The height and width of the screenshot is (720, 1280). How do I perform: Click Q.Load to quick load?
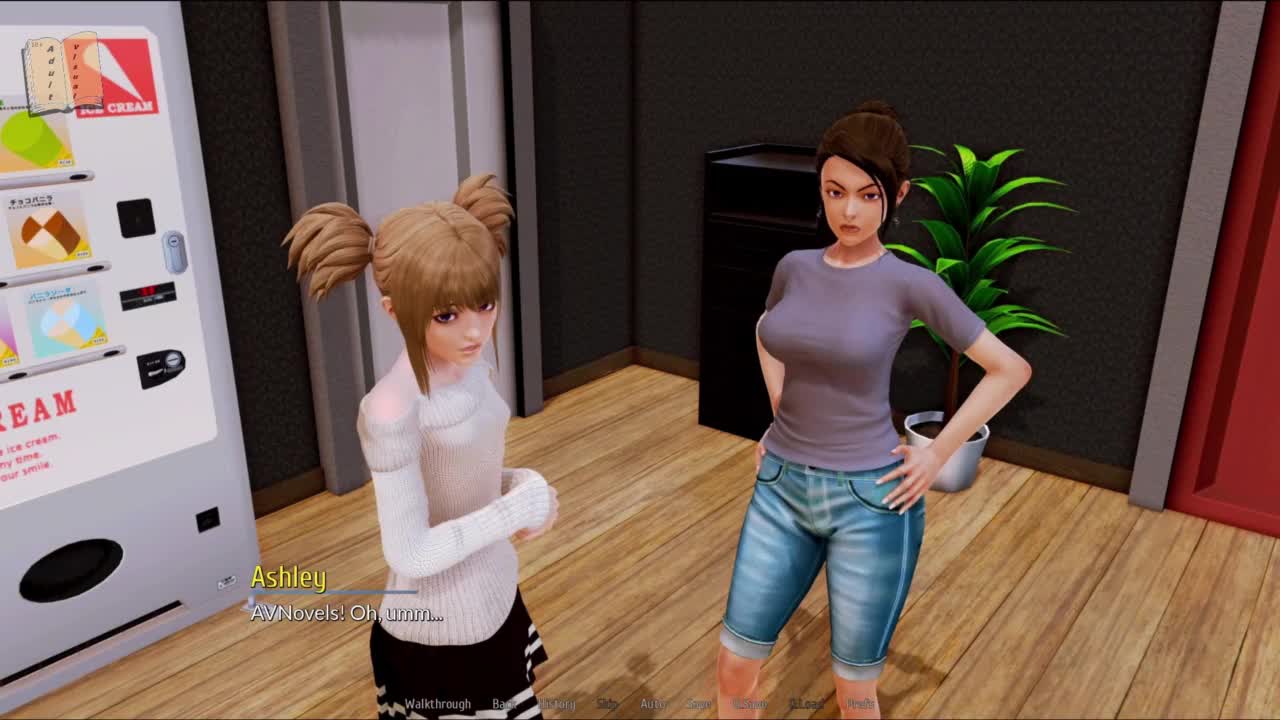point(806,704)
